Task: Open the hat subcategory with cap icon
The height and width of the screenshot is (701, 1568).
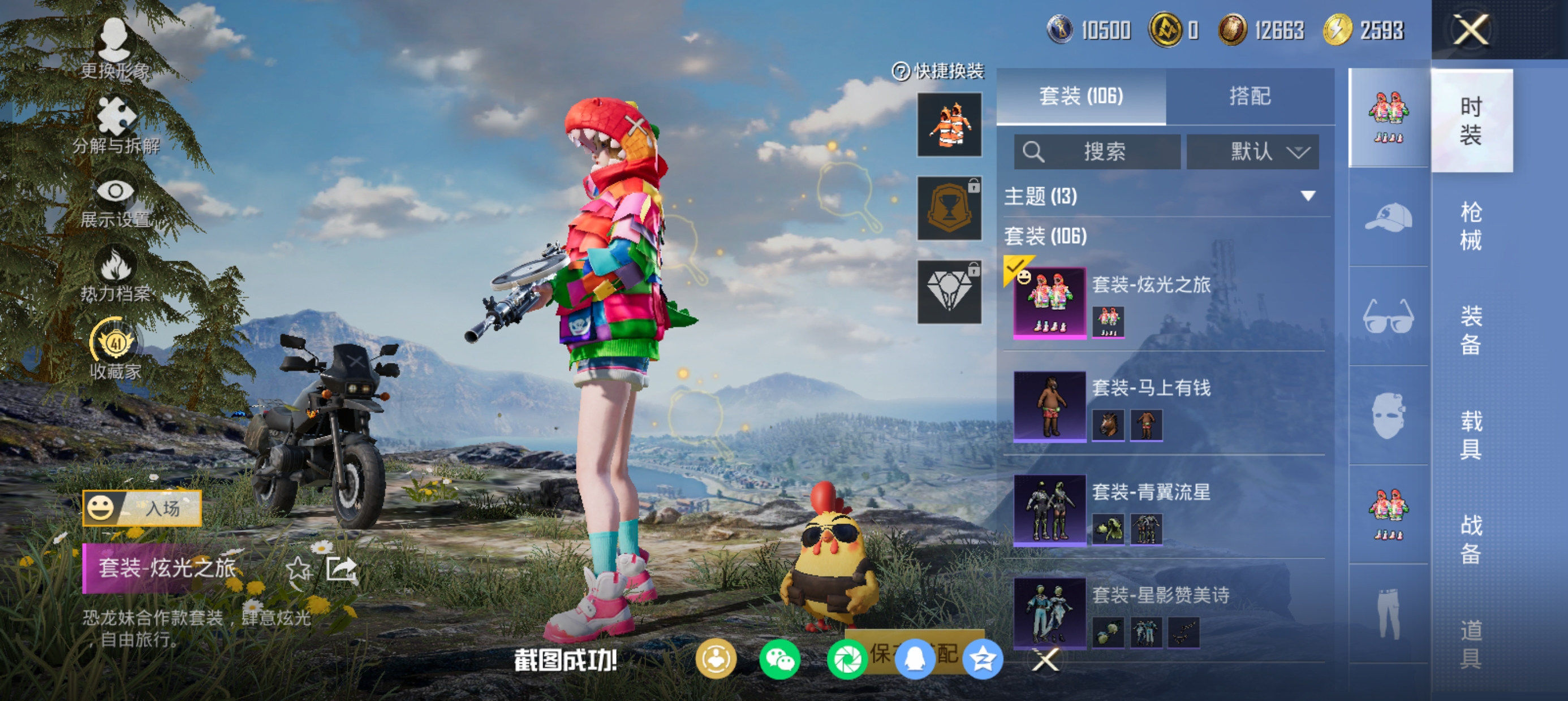Action: click(x=1389, y=218)
